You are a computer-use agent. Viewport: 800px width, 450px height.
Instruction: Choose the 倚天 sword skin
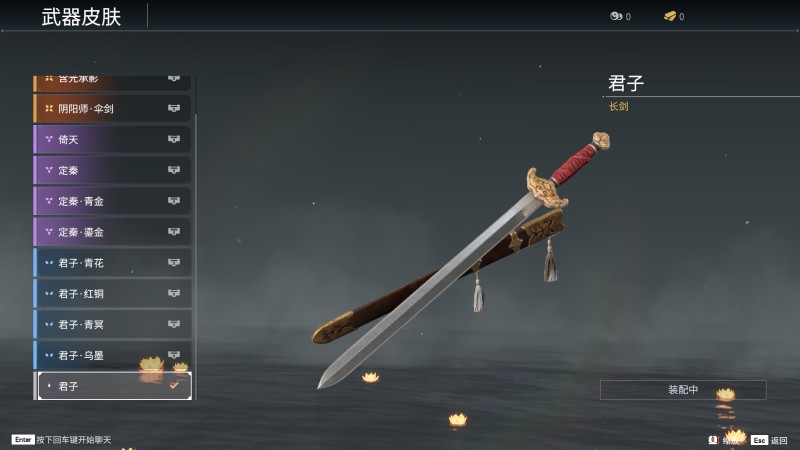coord(112,139)
